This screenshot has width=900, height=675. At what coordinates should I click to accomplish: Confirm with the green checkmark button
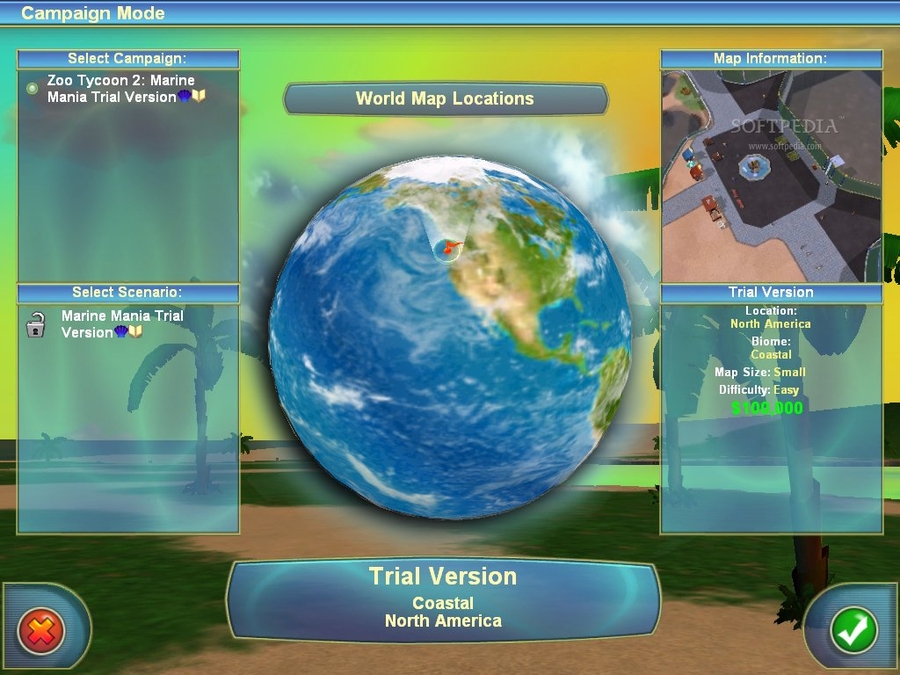click(x=853, y=630)
